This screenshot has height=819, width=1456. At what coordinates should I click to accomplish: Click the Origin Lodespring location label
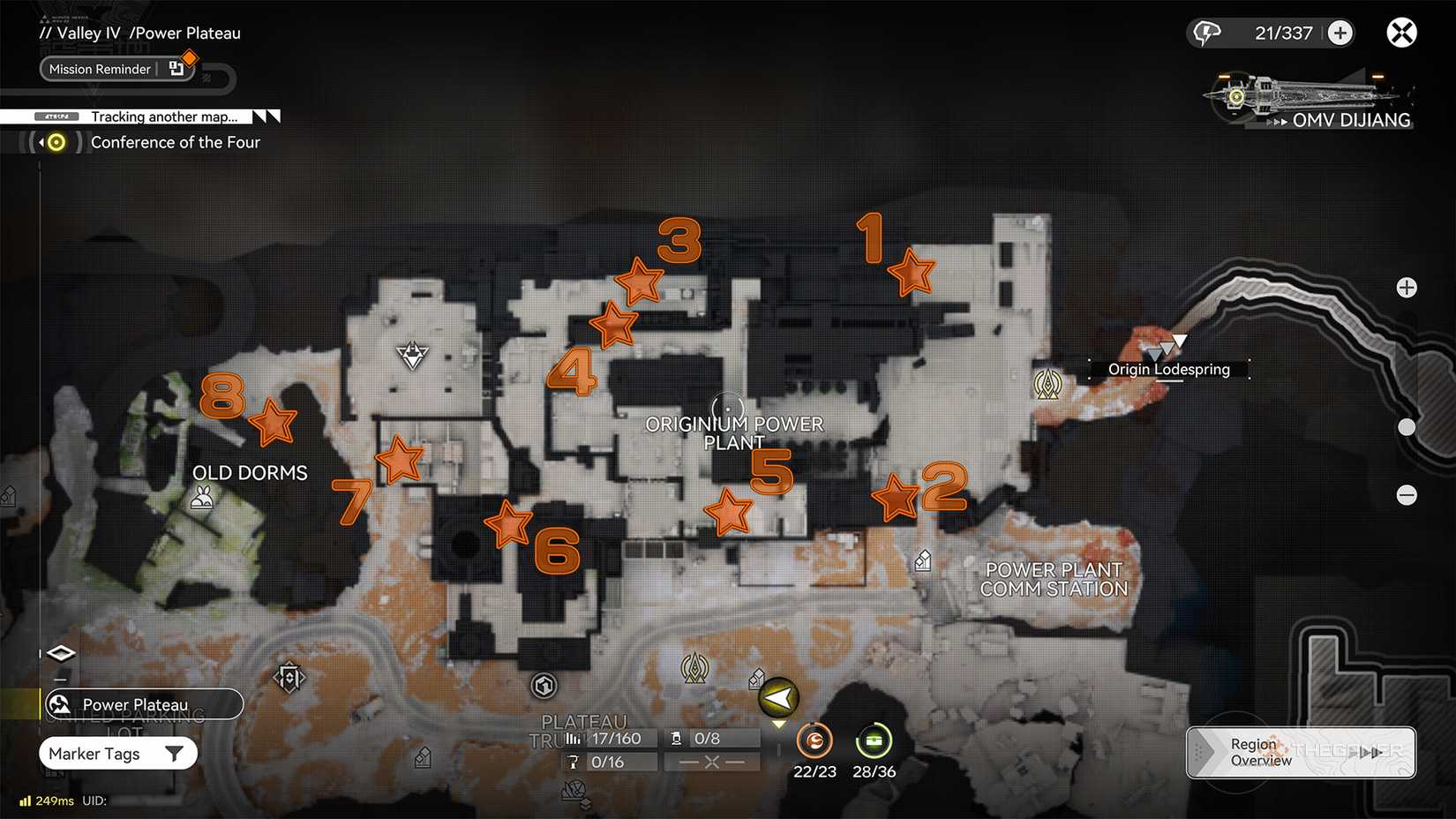1167,369
